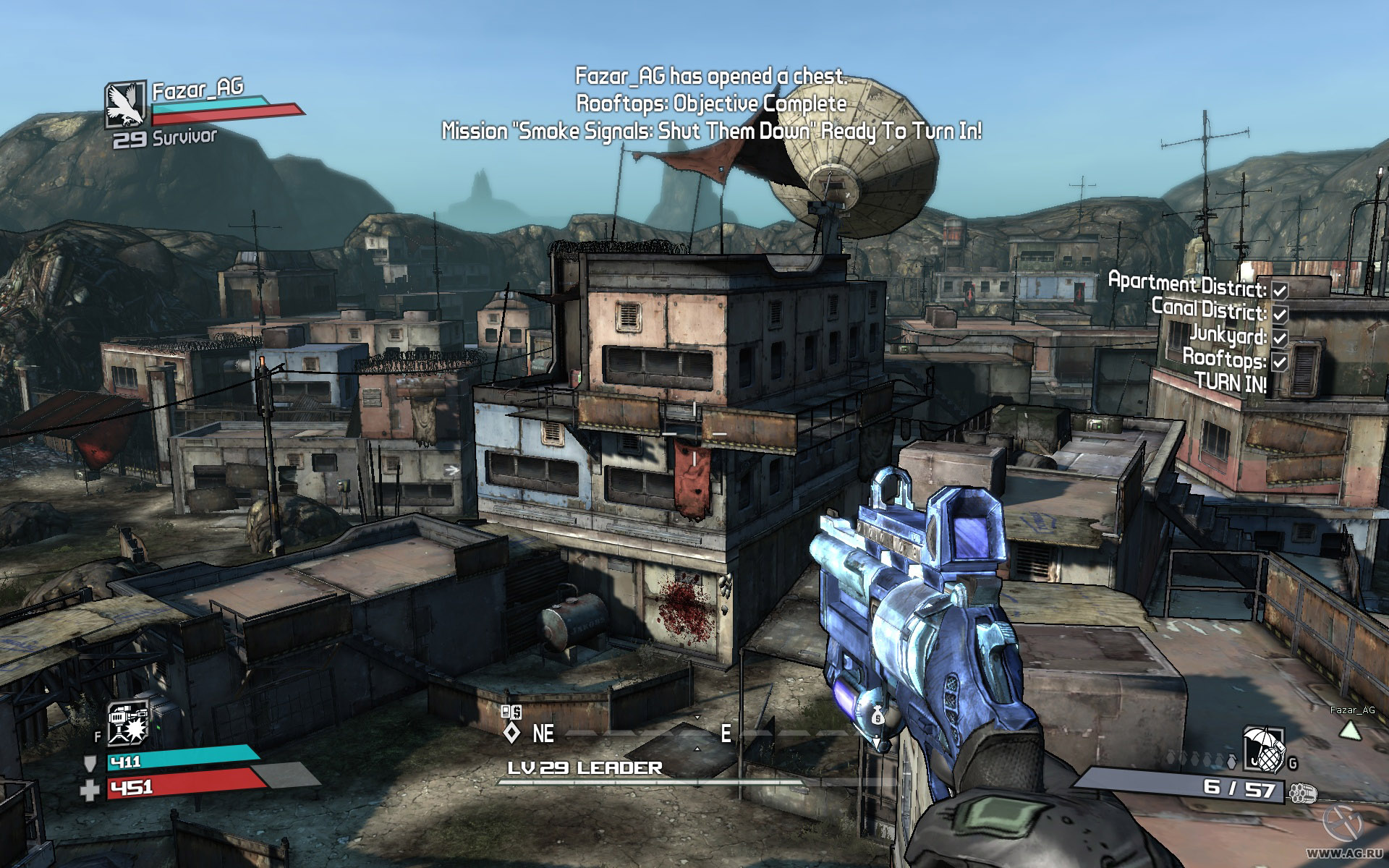Screen dimensions: 1389x868
Task: Click the green Fazar_AG player arrow marker
Action: (1351, 730)
